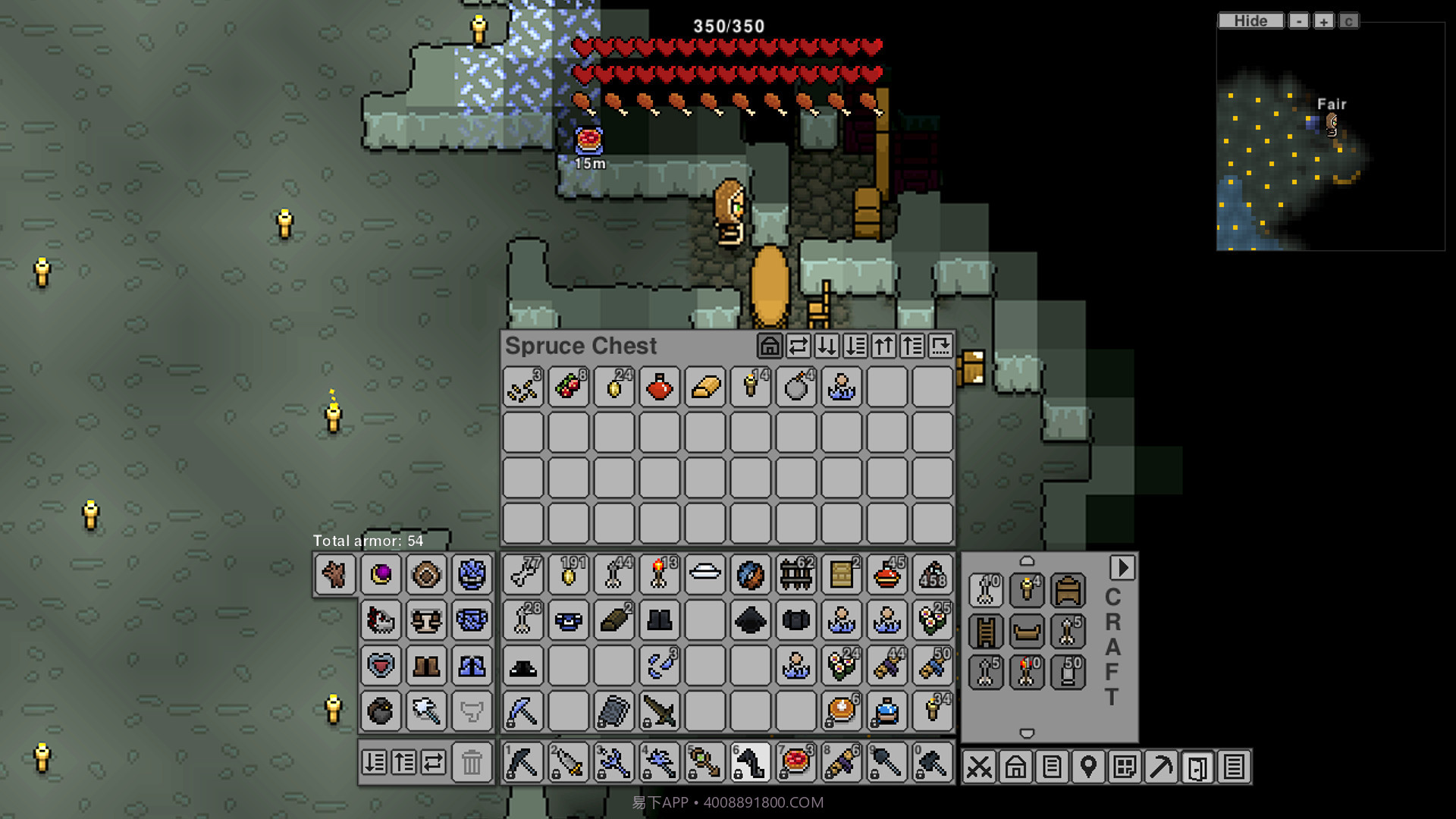Click the house icon in chest header
This screenshot has height=819, width=1456.
coord(769,347)
